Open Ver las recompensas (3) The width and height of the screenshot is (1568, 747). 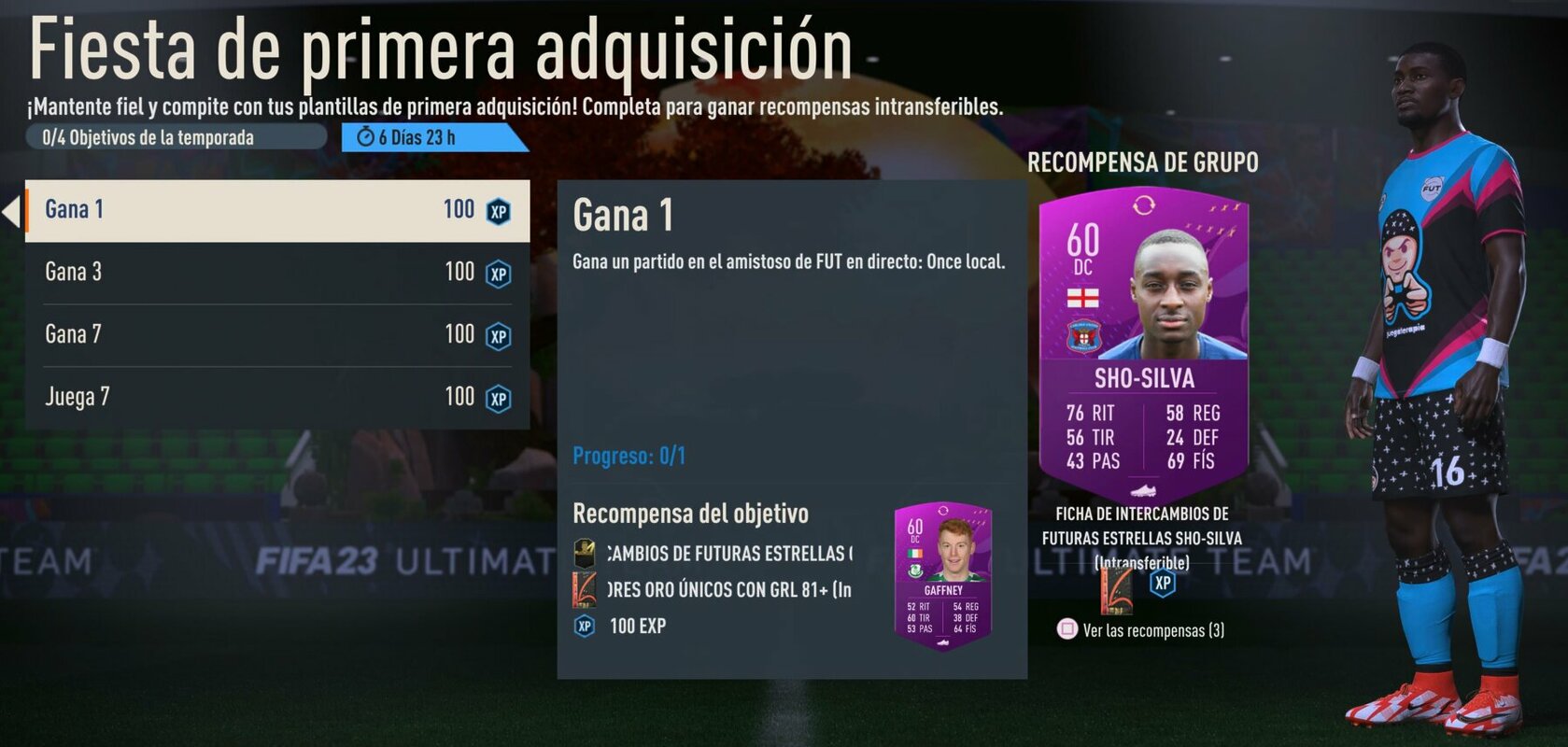[1154, 629]
